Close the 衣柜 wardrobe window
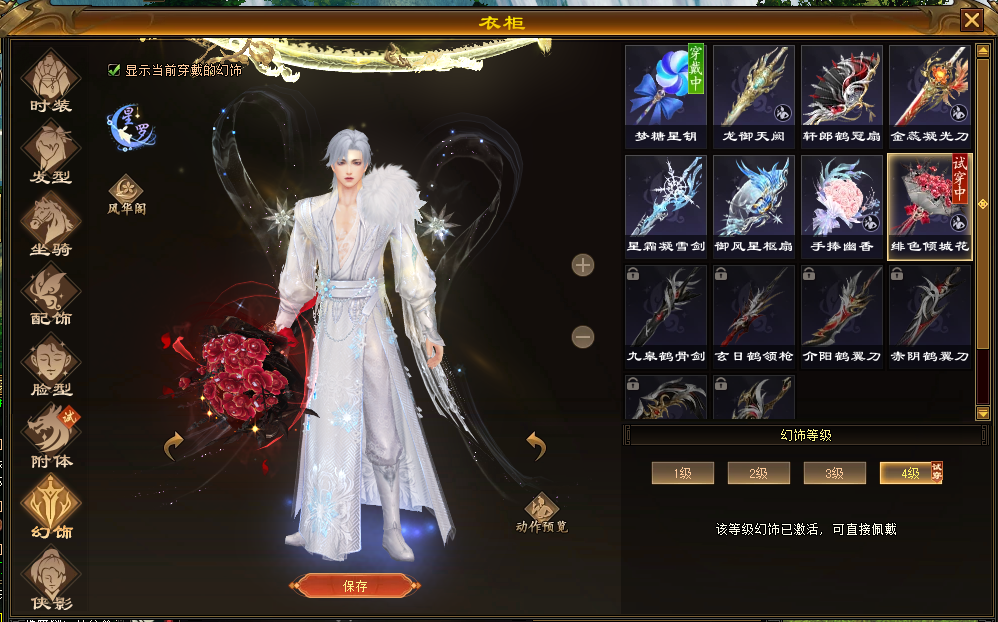 [x=971, y=20]
